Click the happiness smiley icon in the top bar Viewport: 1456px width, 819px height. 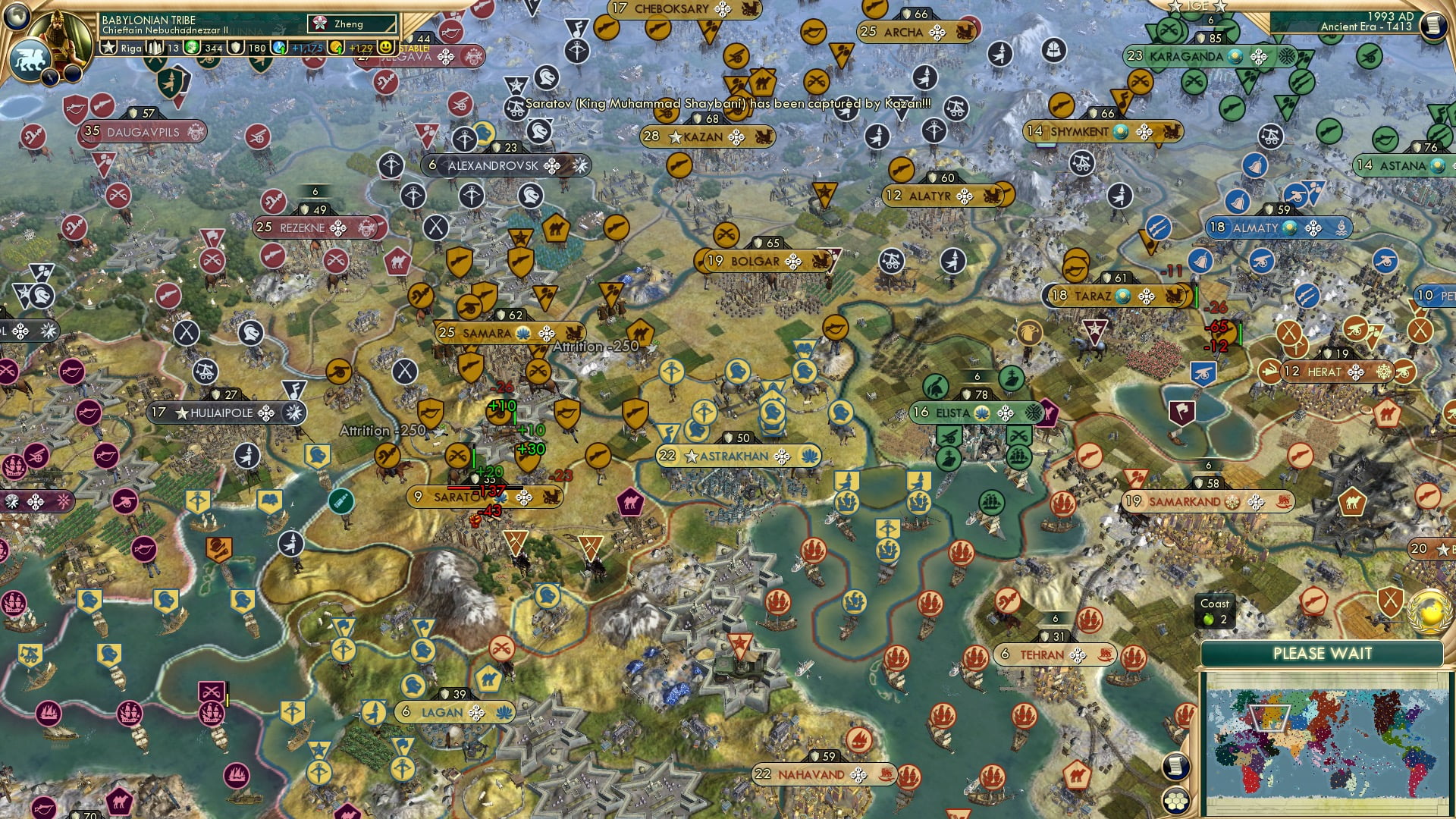(x=386, y=47)
